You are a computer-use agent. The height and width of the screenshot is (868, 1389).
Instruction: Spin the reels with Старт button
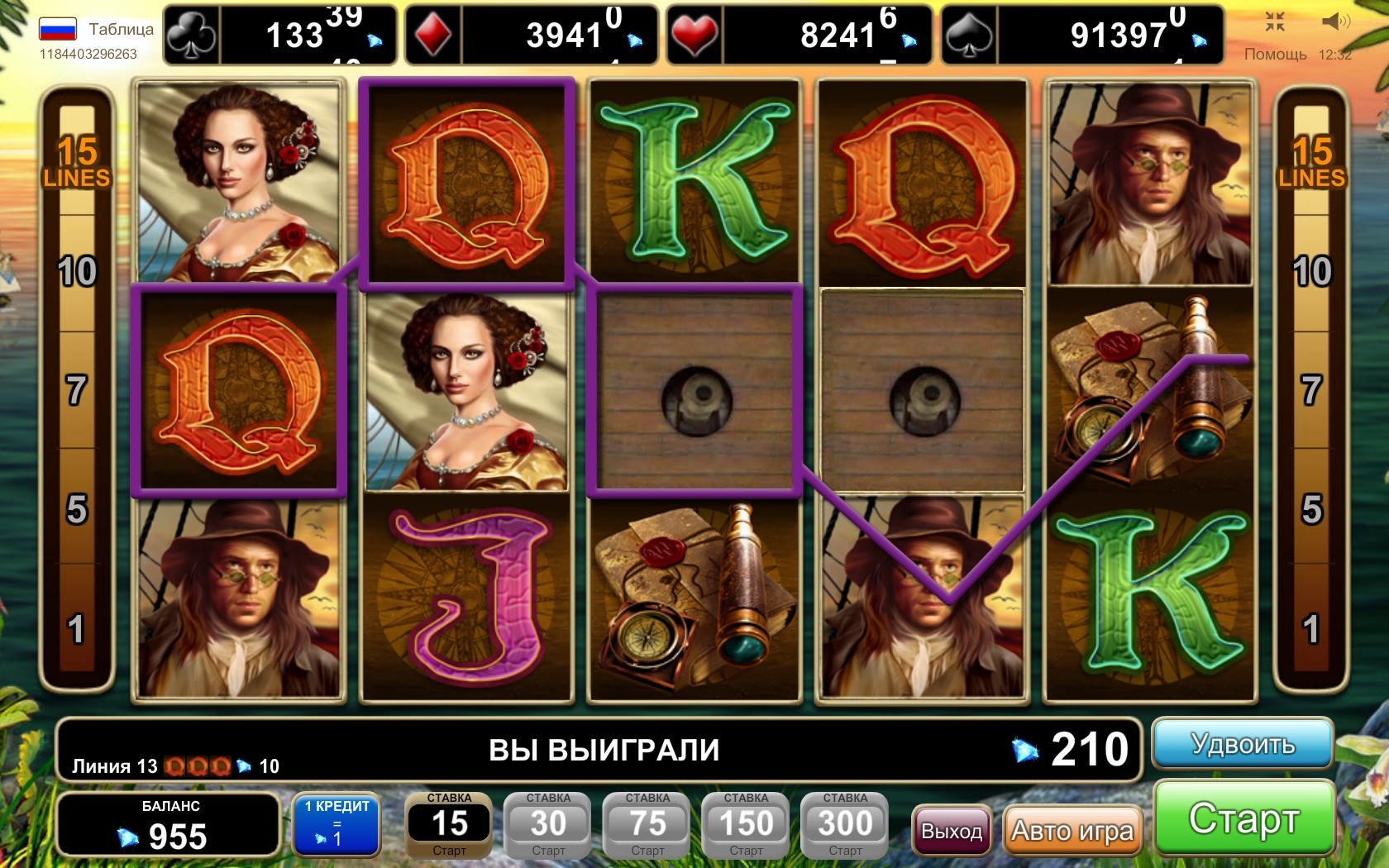tap(1244, 818)
